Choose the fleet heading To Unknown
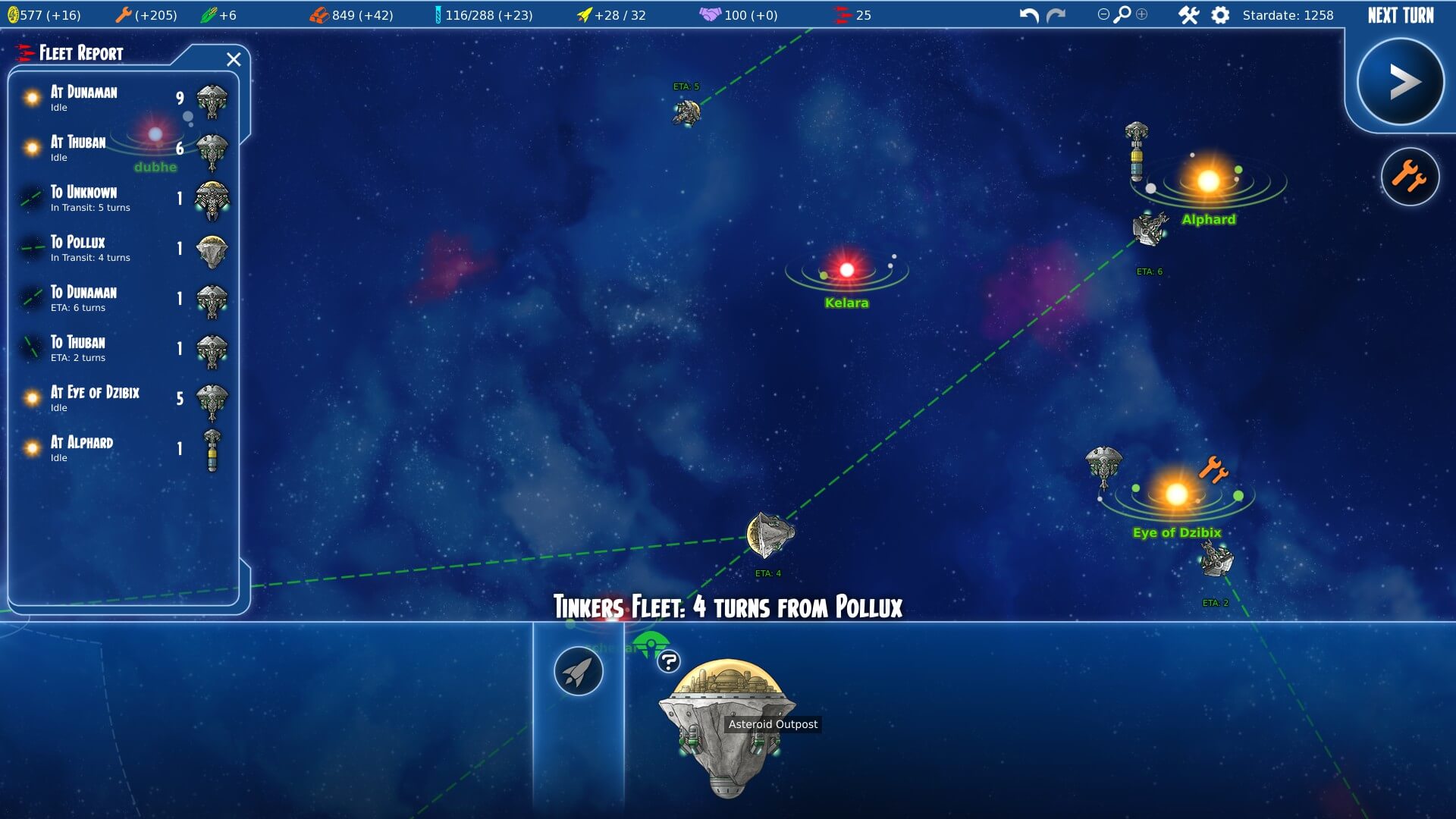The width and height of the screenshot is (1456, 819). (121, 199)
